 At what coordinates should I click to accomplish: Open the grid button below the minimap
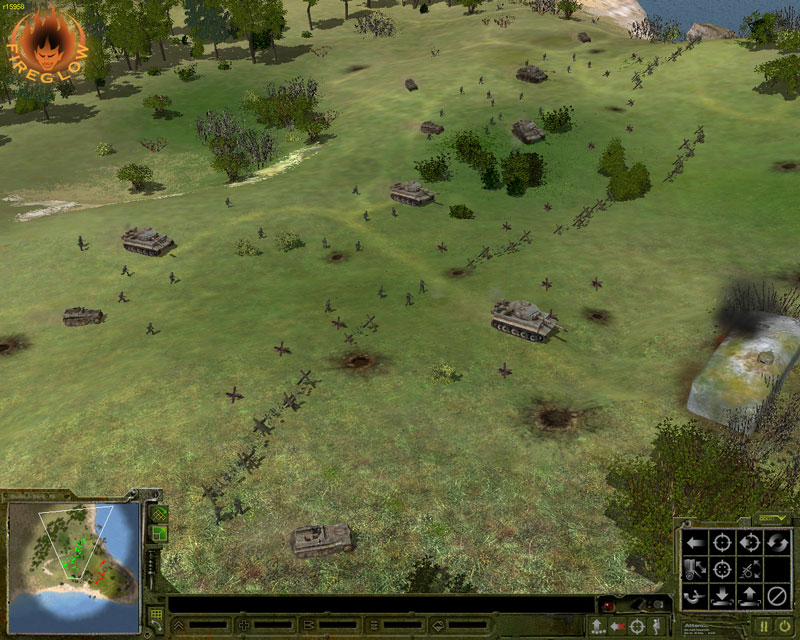coord(156,615)
